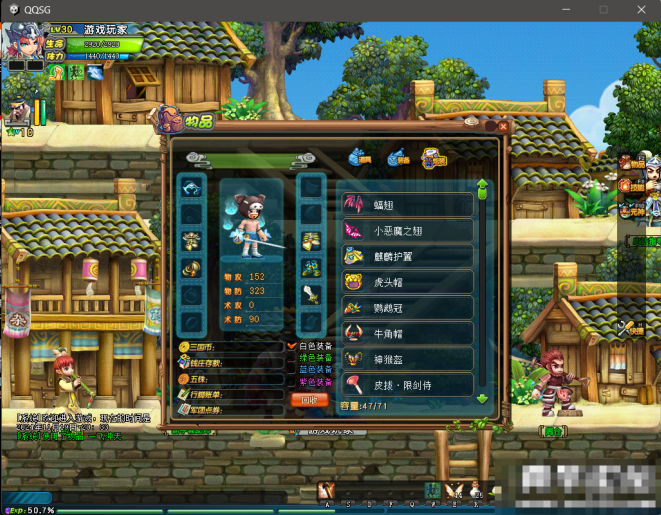Pick the 虎头帽 tiger hat item
Viewport: 661px width, 515px height.
point(407,283)
